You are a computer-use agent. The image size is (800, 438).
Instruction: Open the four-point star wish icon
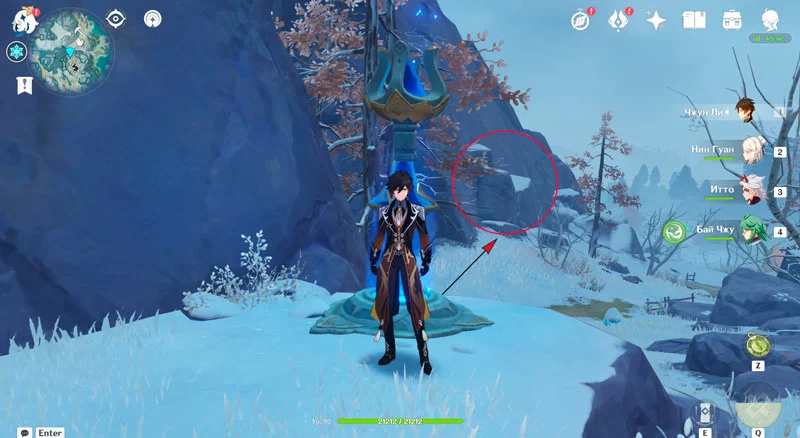coord(656,19)
